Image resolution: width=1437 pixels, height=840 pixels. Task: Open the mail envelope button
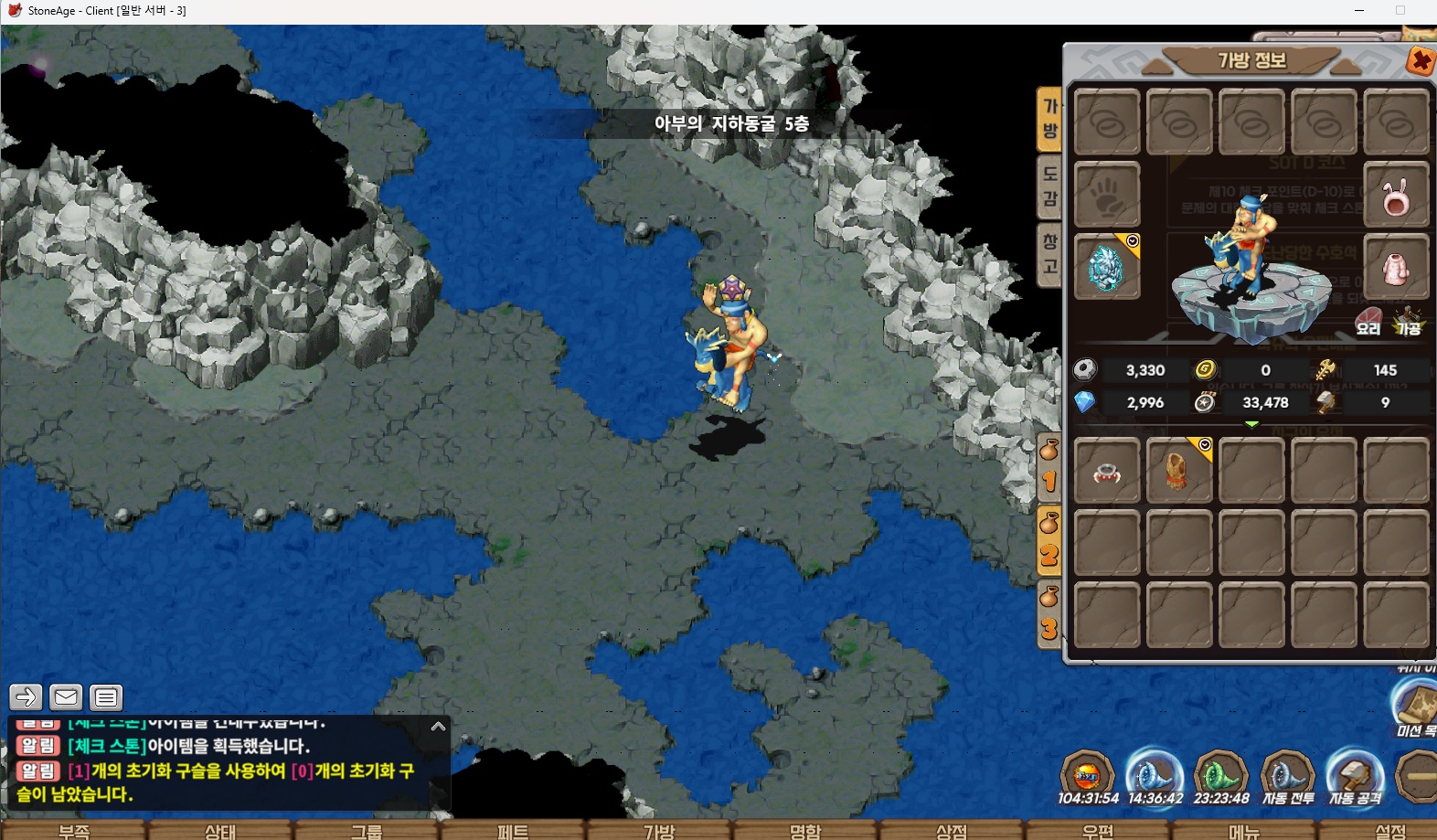point(66,697)
